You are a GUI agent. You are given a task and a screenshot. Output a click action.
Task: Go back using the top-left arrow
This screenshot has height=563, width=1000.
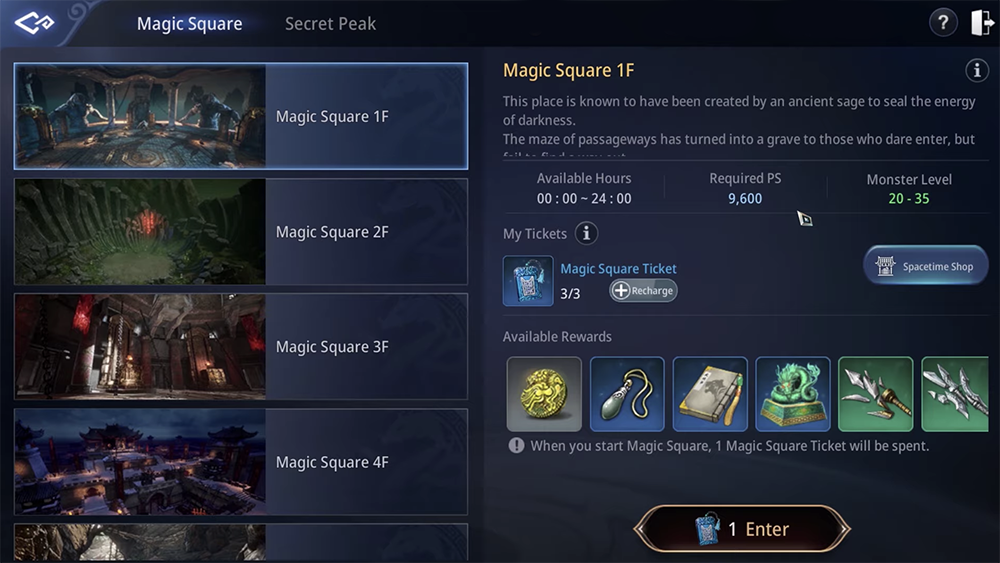click(x=33, y=23)
